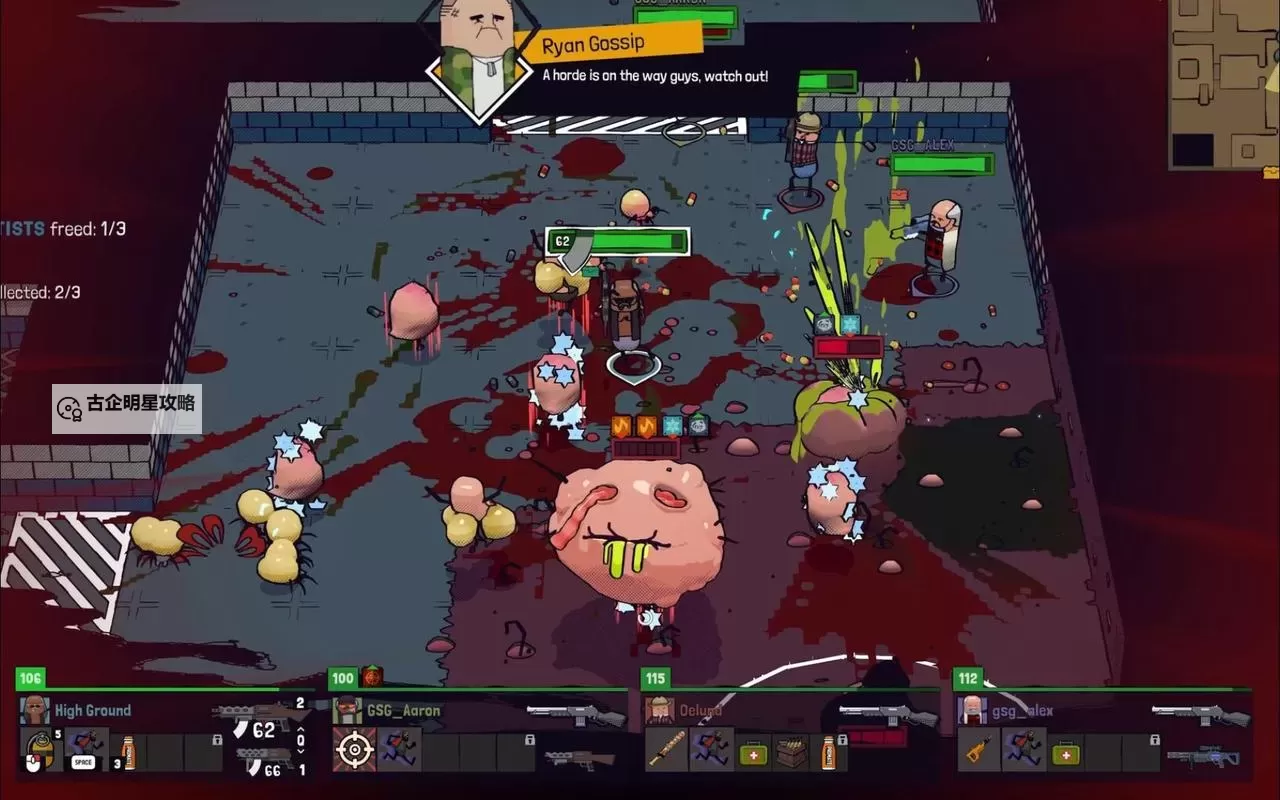The image size is (1280, 800).
Task: Select High Ground's grenade slot
Action: [x=41, y=751]
